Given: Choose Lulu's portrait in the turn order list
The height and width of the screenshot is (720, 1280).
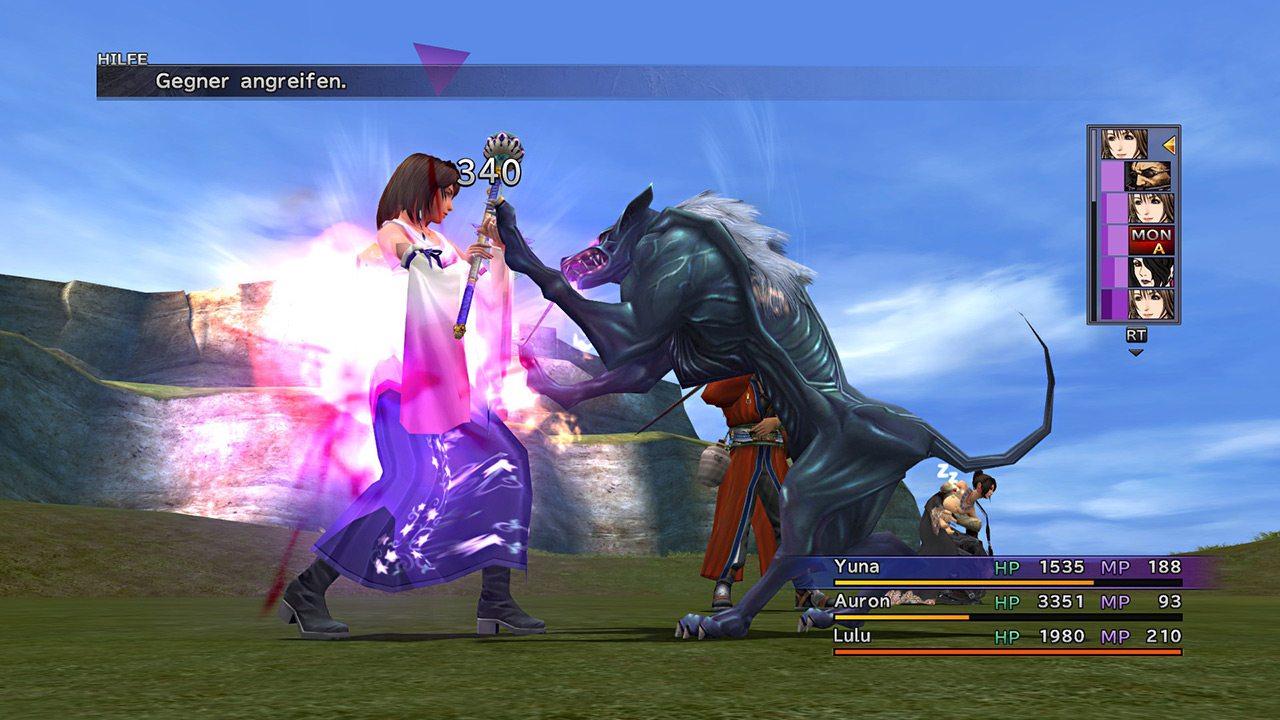Looking at the screenshot, I should click(x=1151, y=272).
